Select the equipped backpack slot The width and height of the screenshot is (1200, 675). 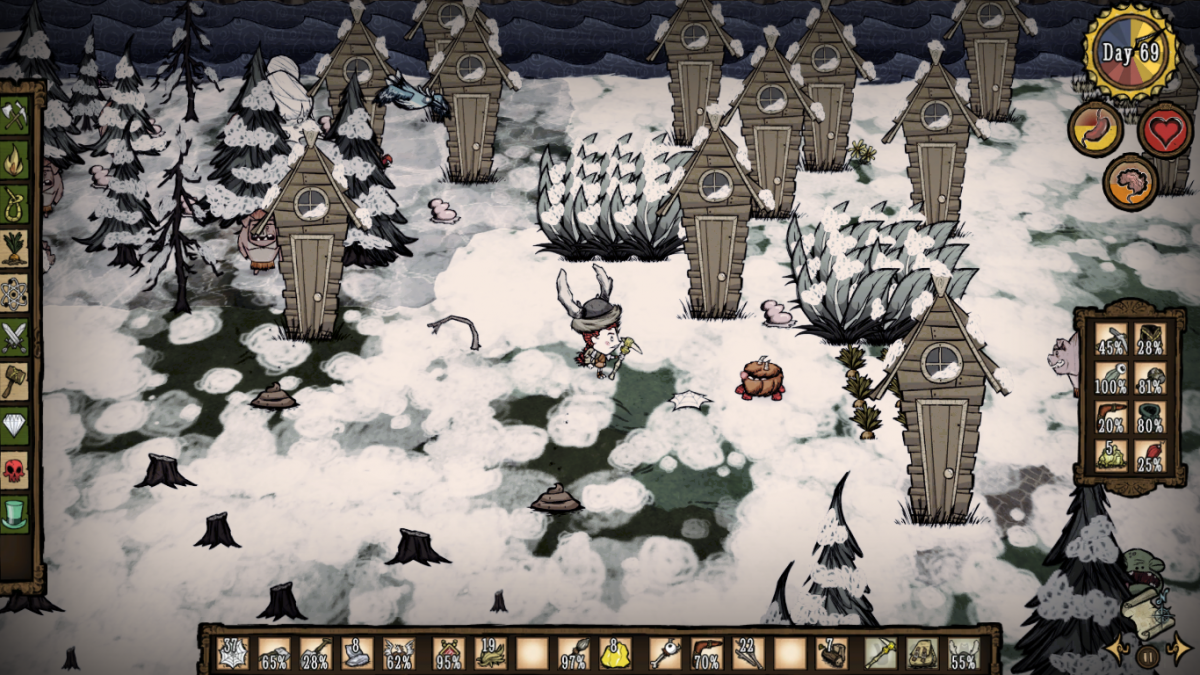pos(921,653)
